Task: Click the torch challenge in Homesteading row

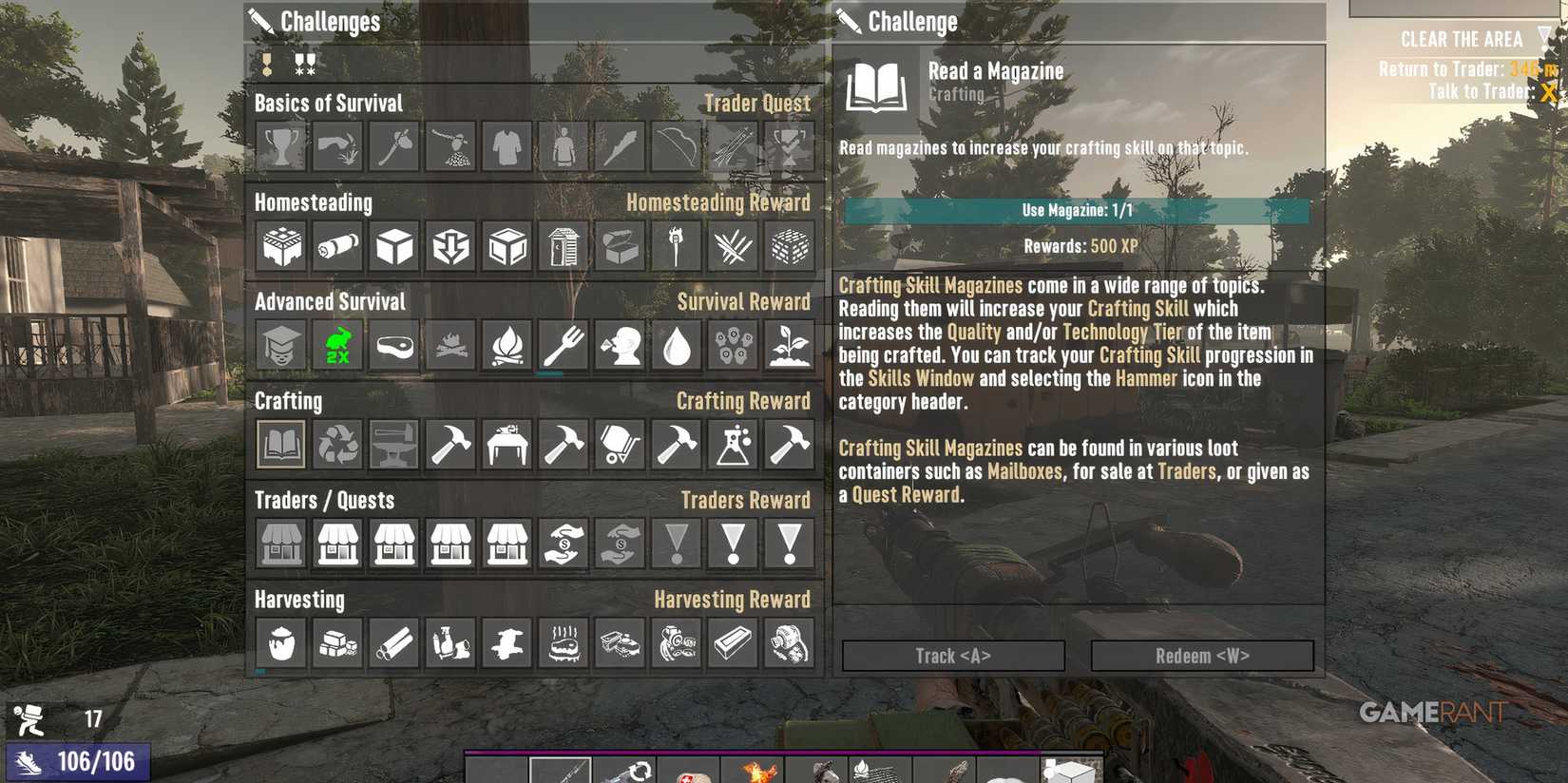Action: click(676, 246)
